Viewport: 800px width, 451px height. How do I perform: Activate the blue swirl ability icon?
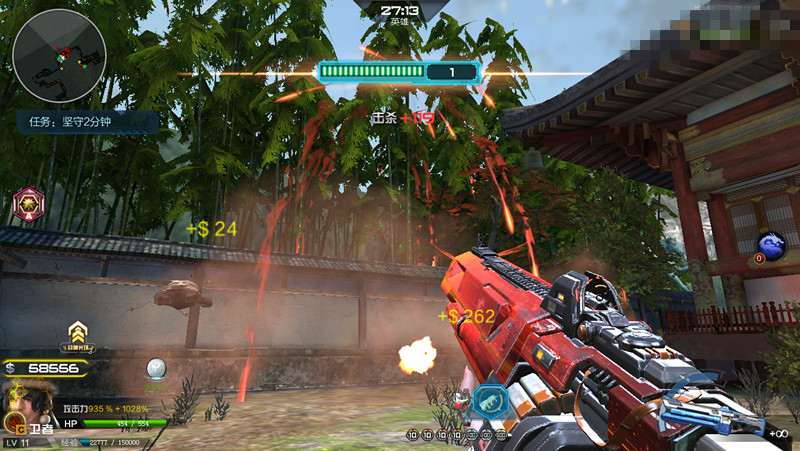pos(771,245)
